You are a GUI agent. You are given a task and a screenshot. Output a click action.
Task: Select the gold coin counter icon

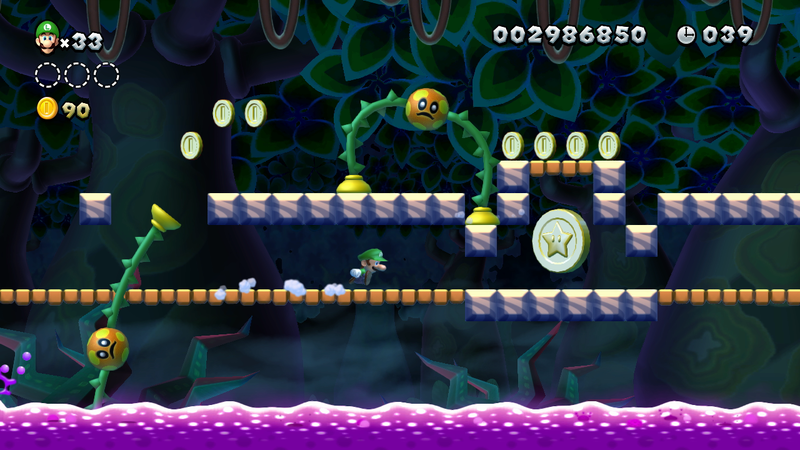tap(47, 108)
